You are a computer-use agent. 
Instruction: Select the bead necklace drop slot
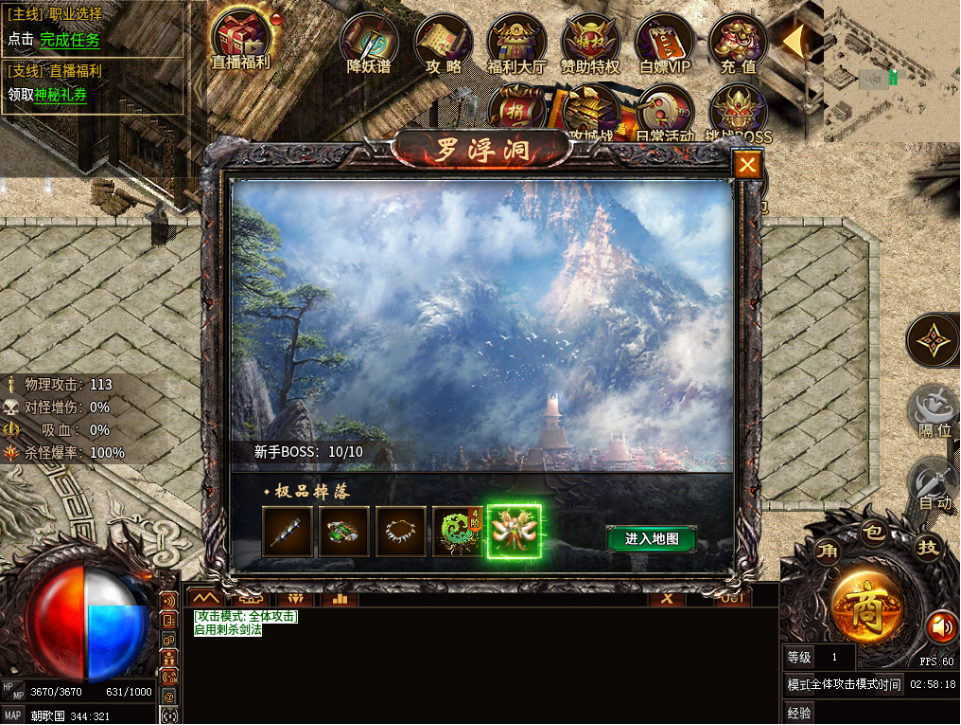(400, 532)
